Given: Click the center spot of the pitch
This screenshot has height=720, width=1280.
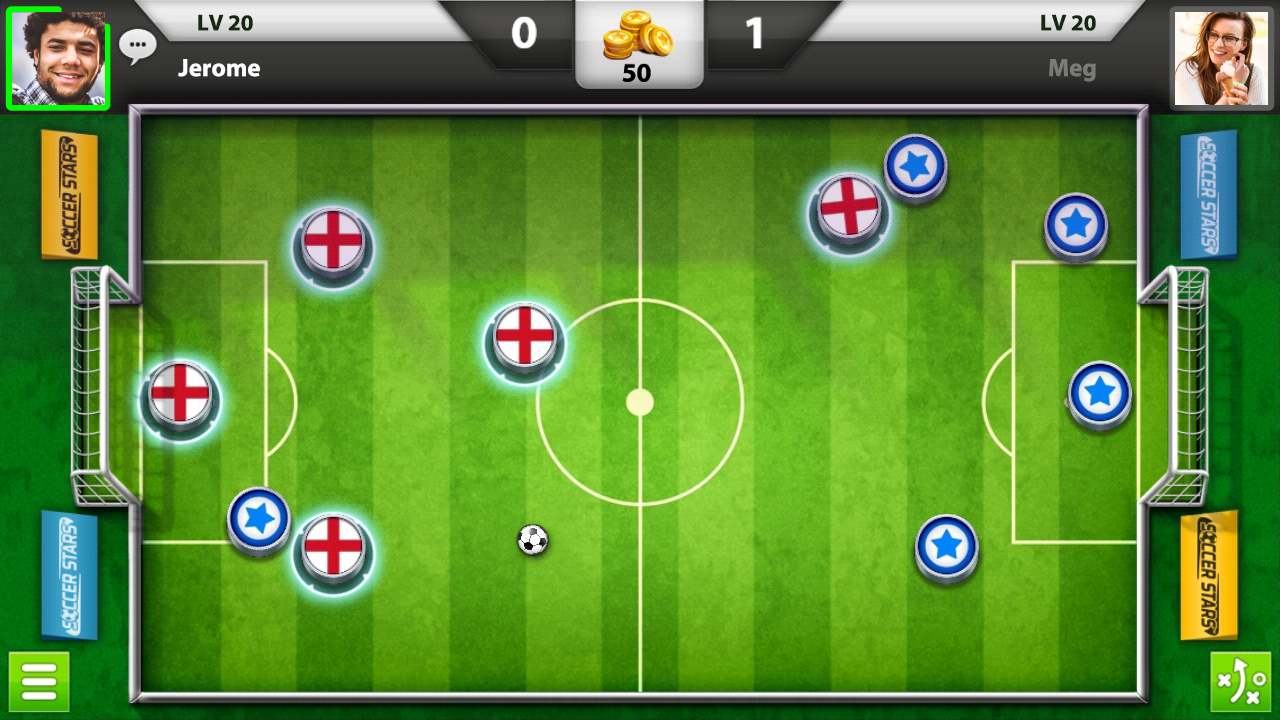Looking at the screenshot, I should [x=640, y=403].
